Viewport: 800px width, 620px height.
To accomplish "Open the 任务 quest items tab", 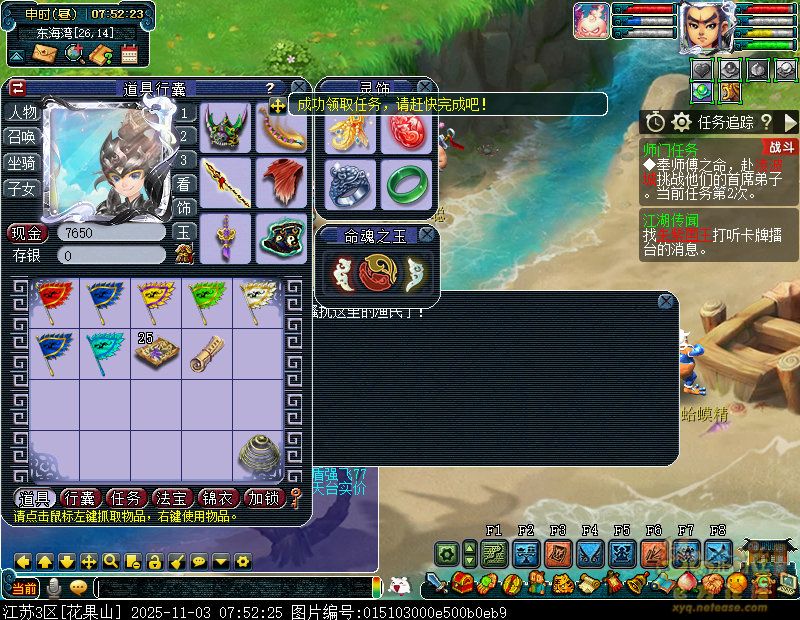I will click(127, 498).
